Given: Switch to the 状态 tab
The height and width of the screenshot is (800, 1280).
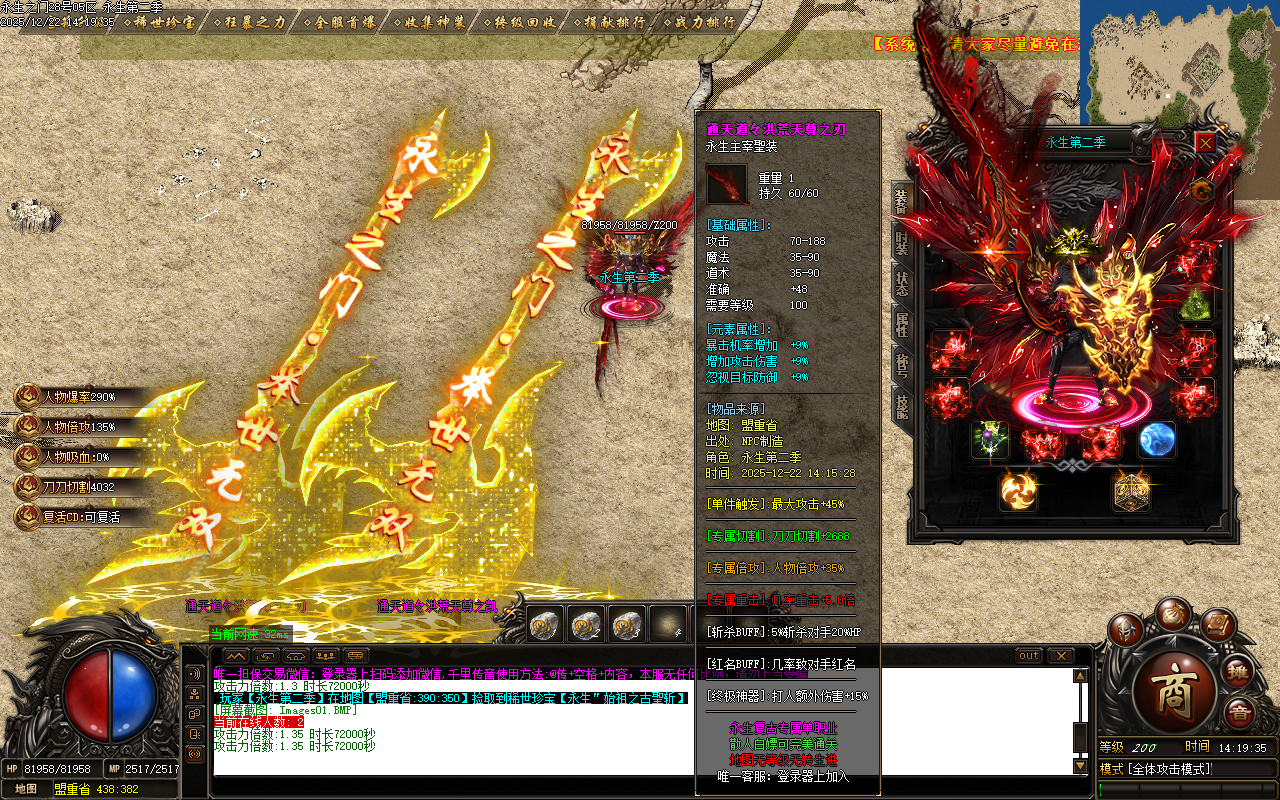Looking at the screenshot, I should pyautogui.click(x=901, y=282).
